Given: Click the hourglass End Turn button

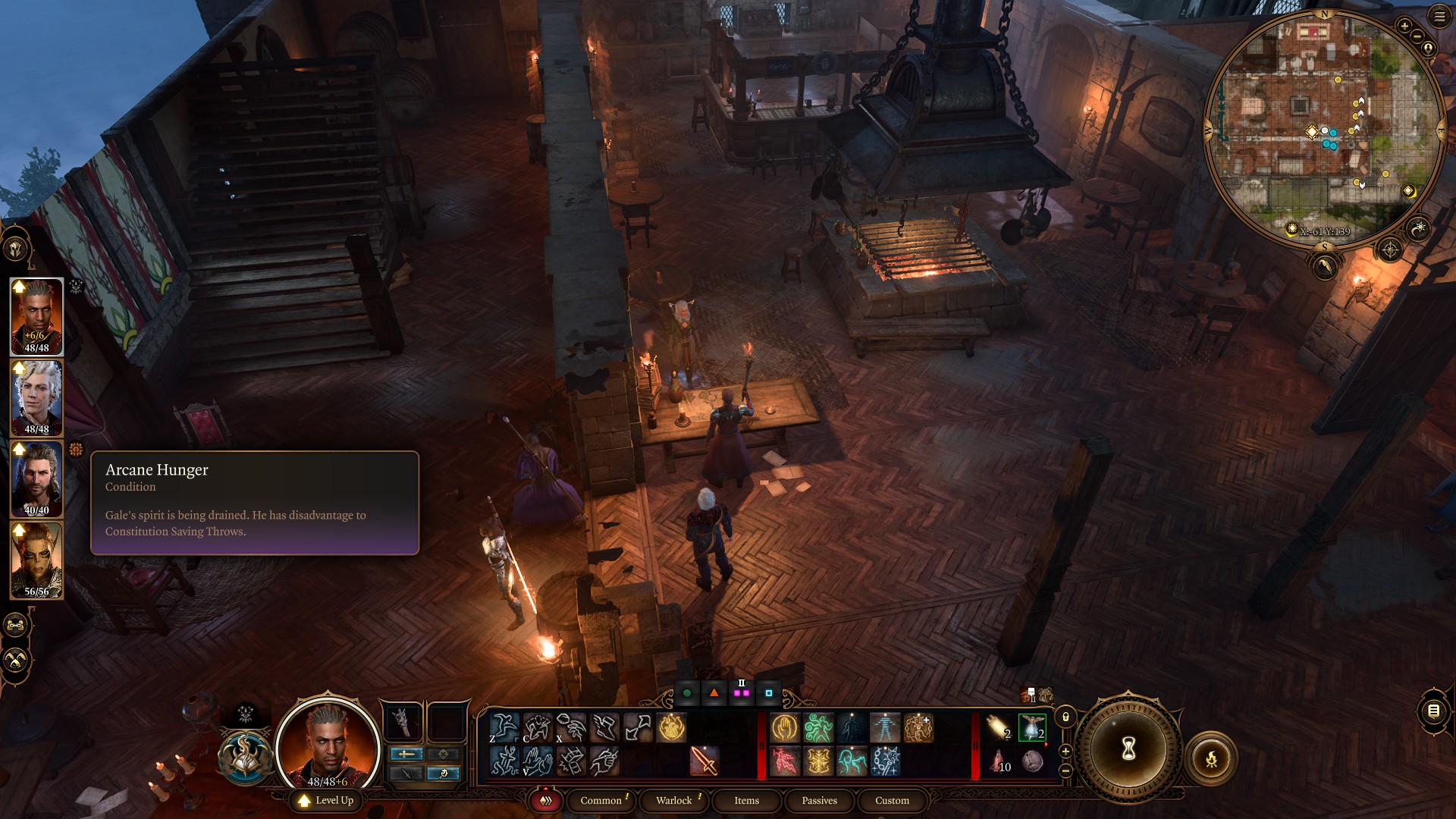Looking at the screenshot, I should click(x=1128, y=750).
